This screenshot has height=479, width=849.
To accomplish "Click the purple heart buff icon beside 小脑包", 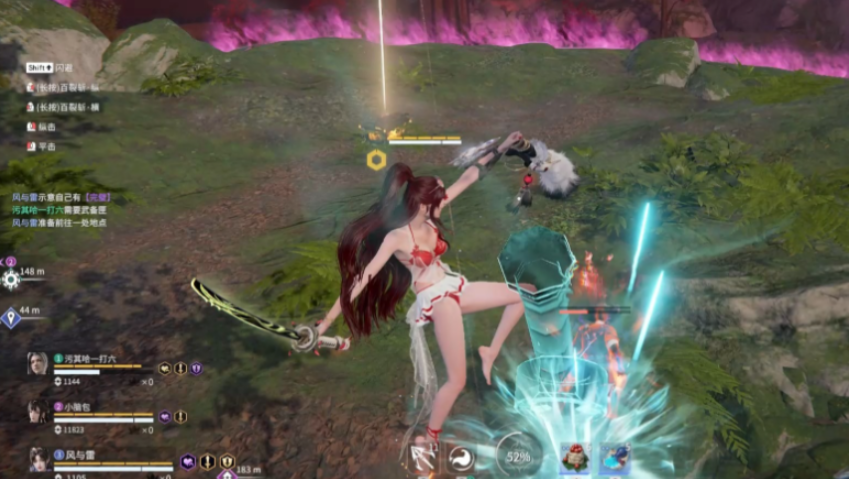I will click(165, 417).
